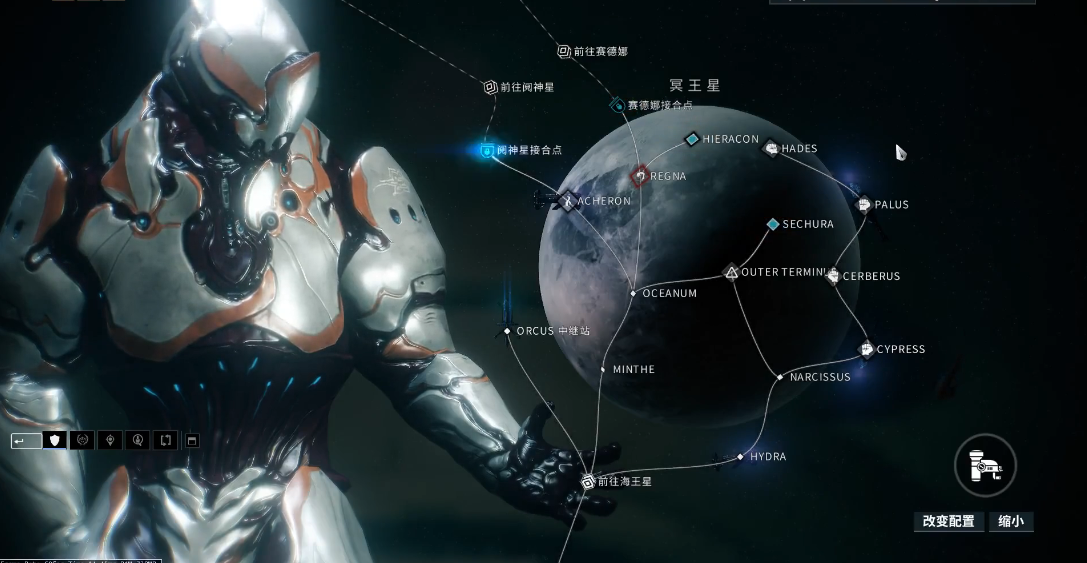Open the Regna mission node
The image size is (1087, 563).
point(639,176)
